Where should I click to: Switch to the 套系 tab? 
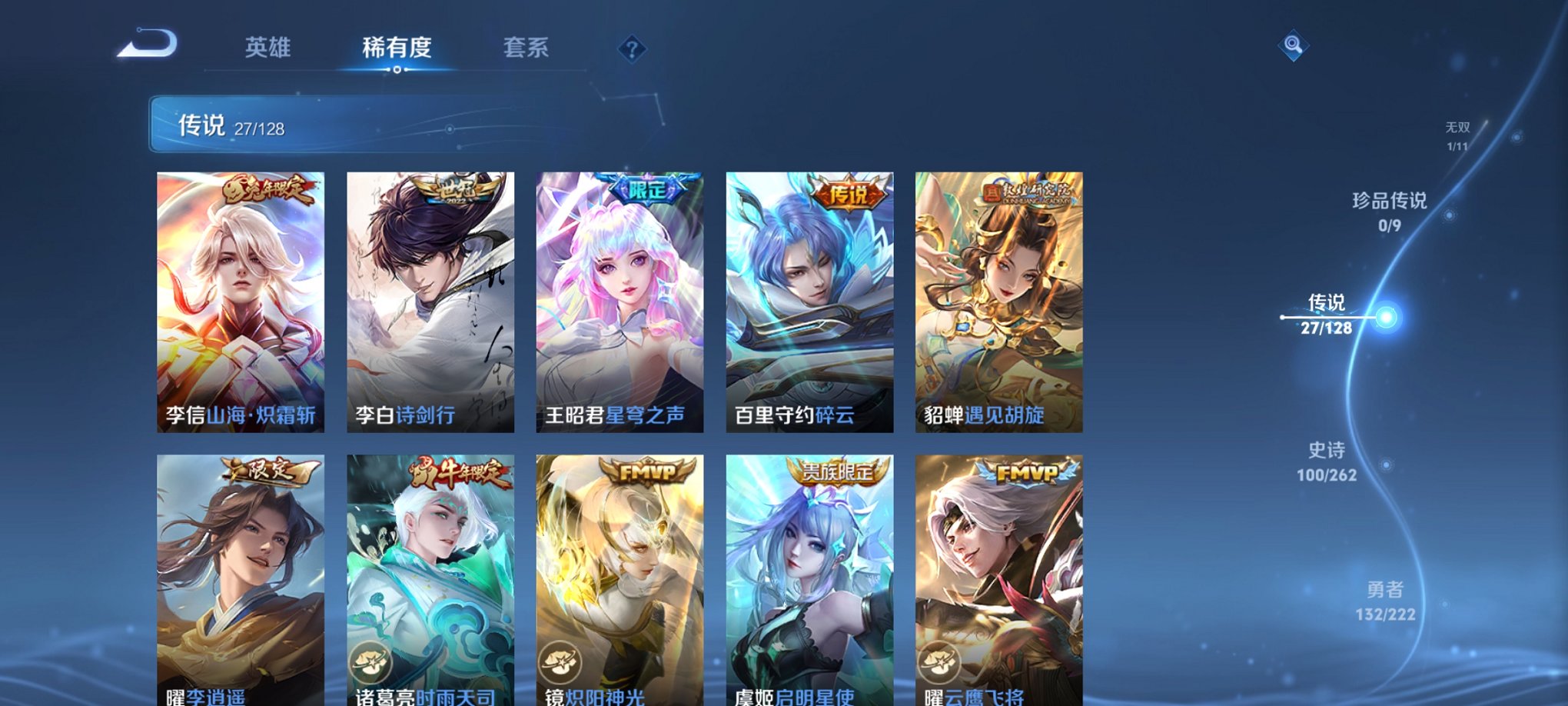pos(529,48)
